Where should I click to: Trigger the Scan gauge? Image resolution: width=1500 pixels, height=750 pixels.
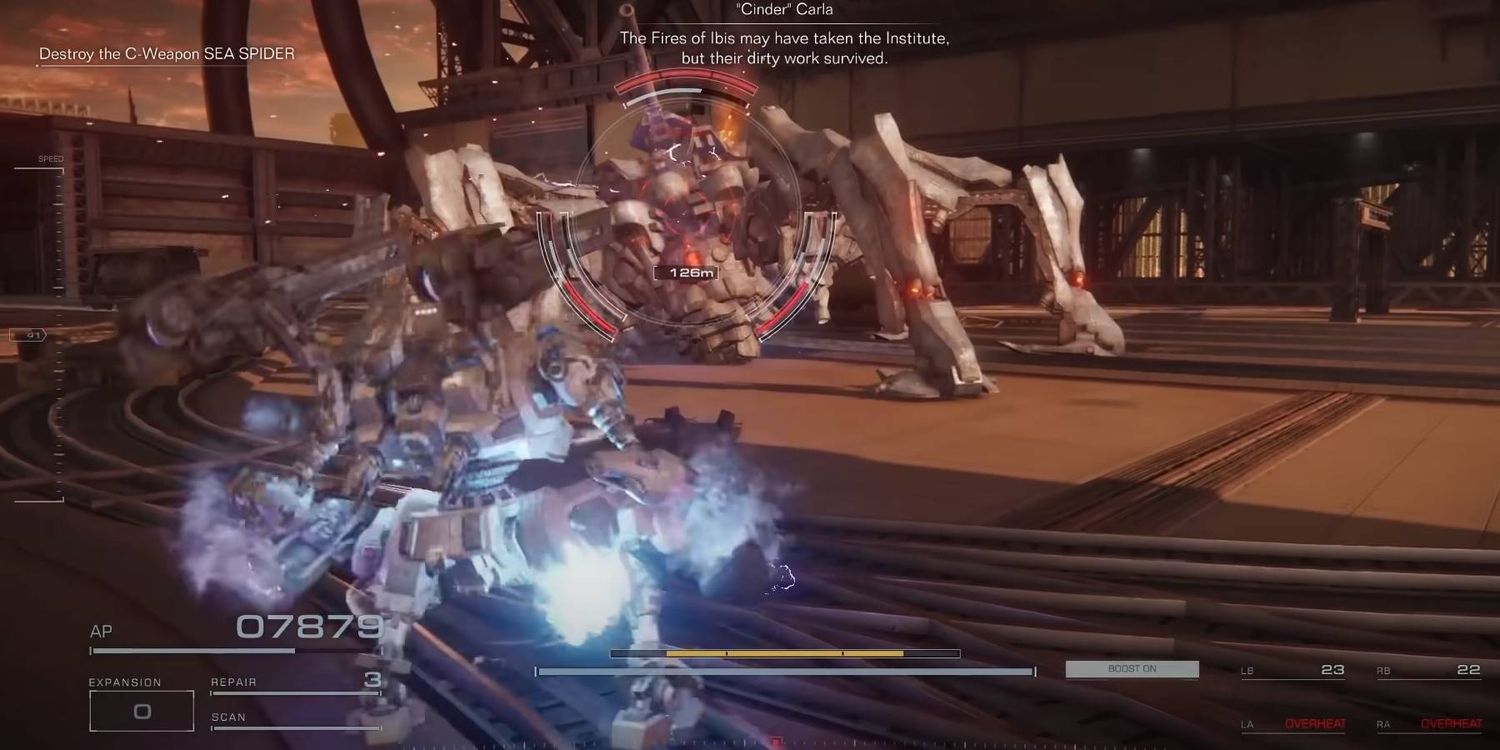[296, 719]
